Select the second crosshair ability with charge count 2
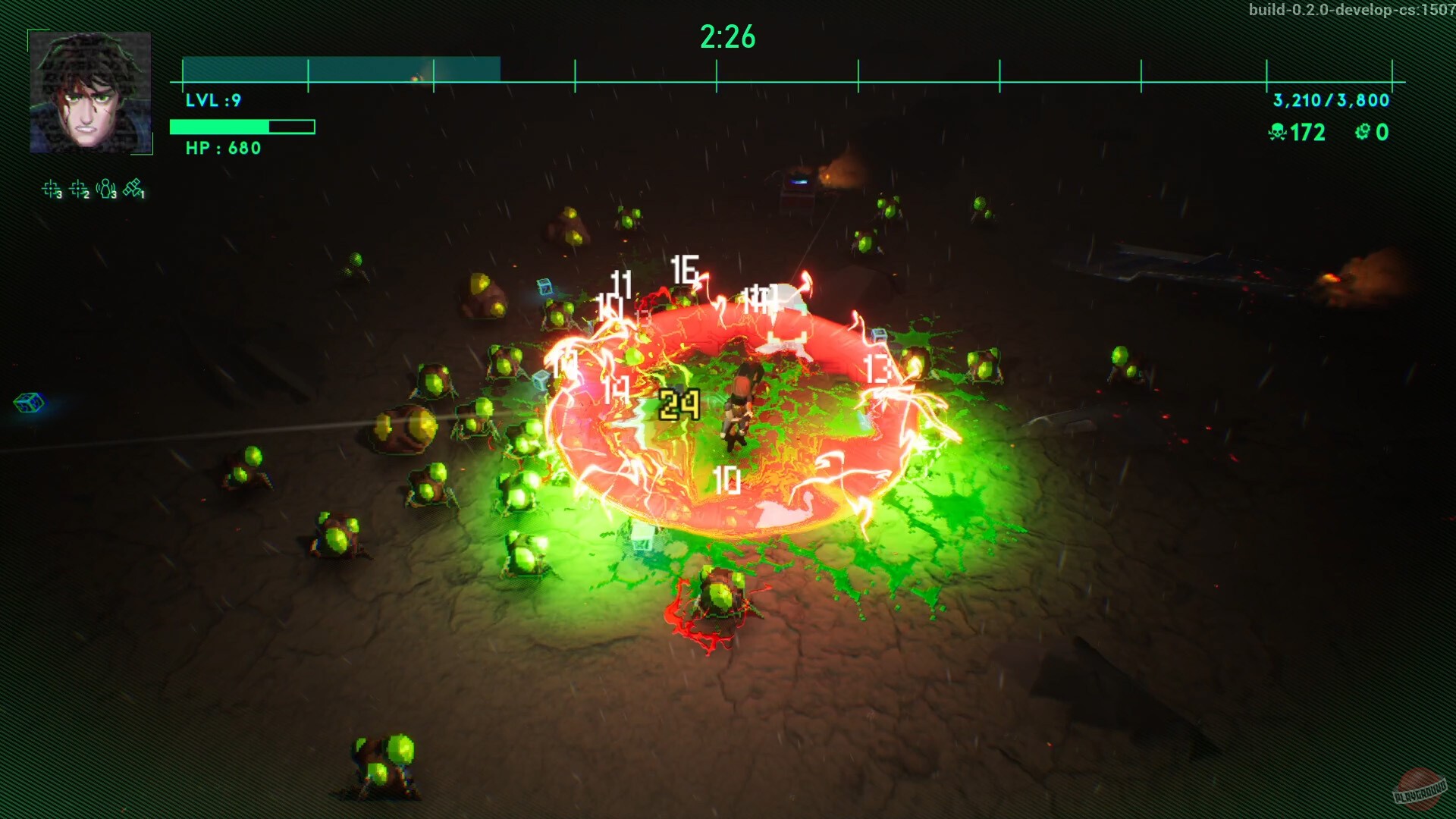 (x=77, y=188)
